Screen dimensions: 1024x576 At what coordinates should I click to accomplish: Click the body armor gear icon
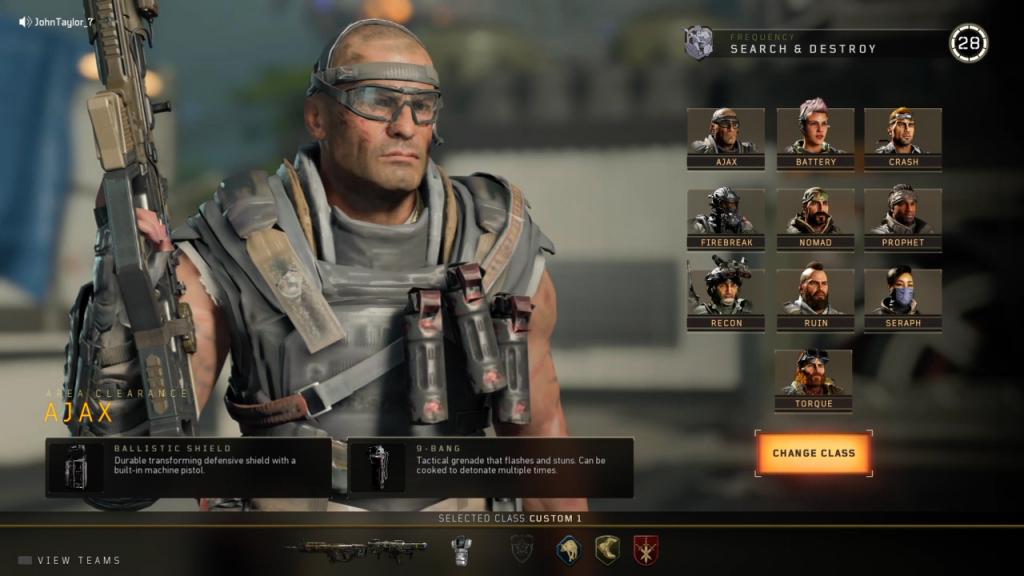click(461, 549)
